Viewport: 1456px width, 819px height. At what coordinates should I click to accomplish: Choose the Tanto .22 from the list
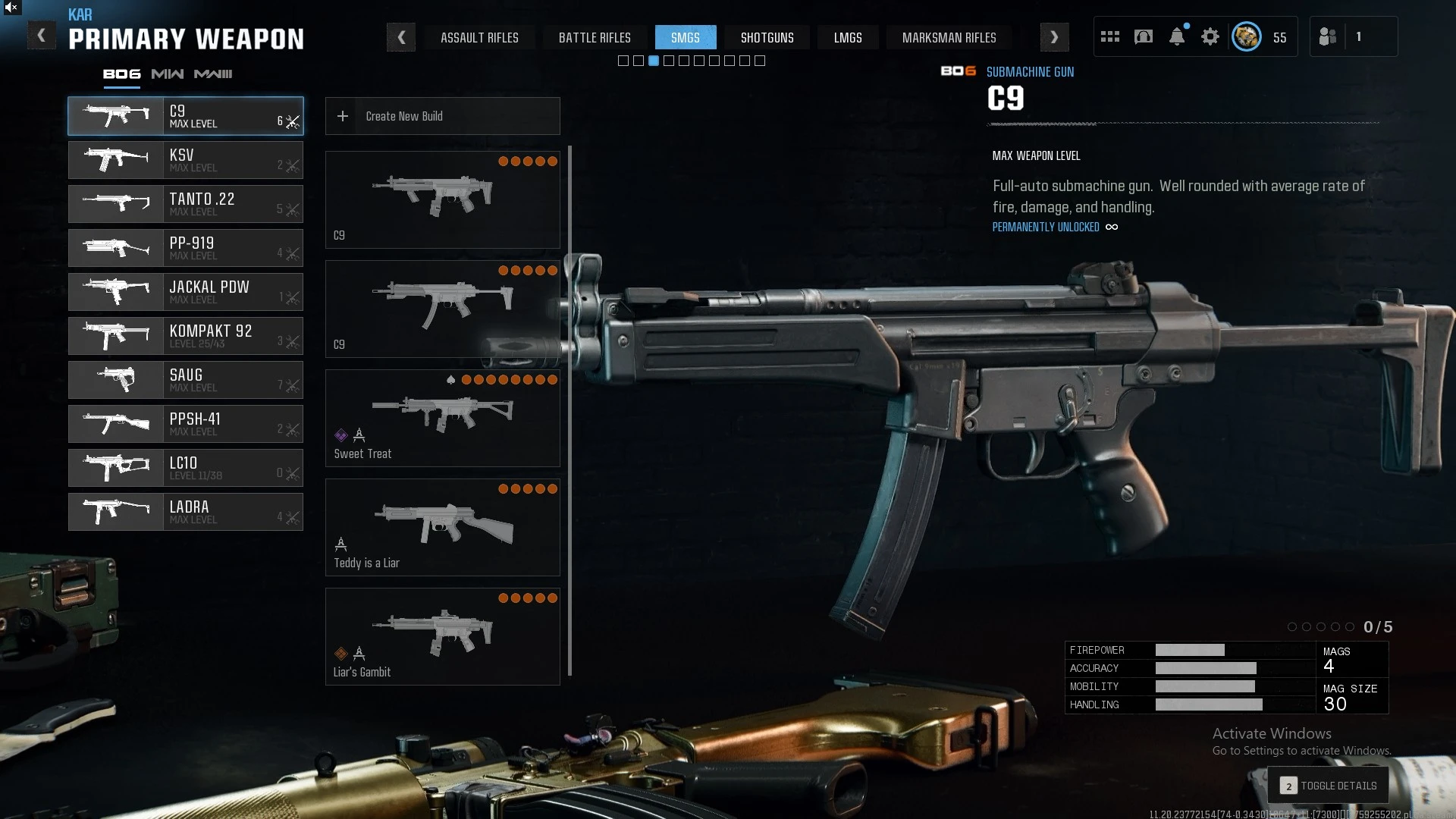pyautogui.click(x=186, y=204)
